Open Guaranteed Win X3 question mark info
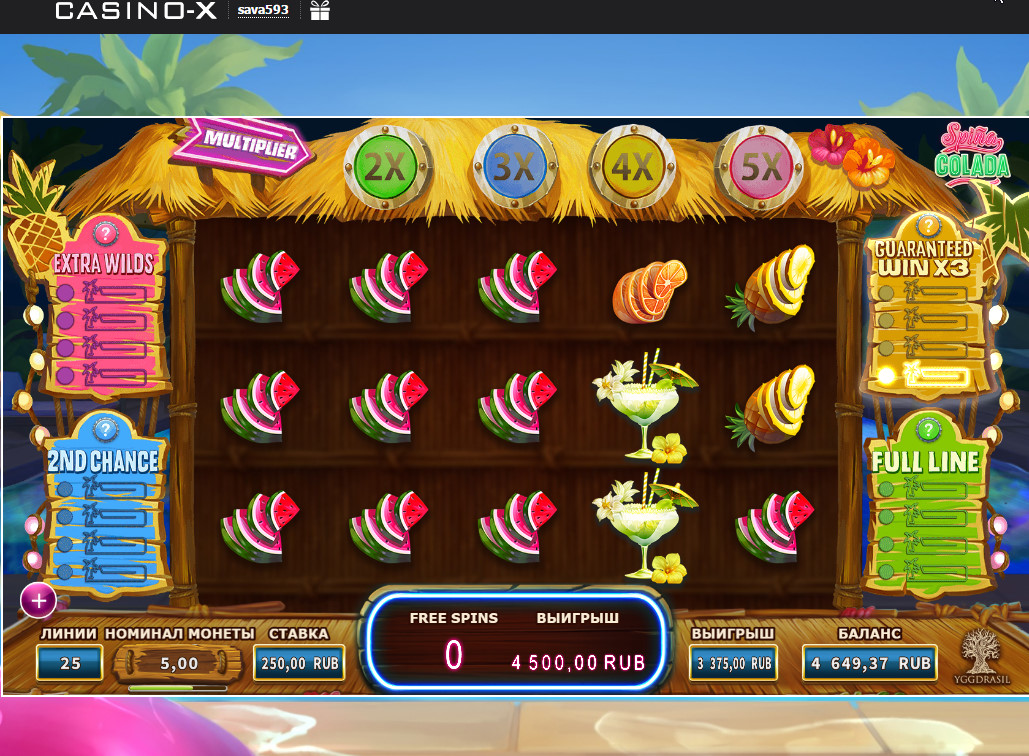1029x756 pixels. point(928,225)
